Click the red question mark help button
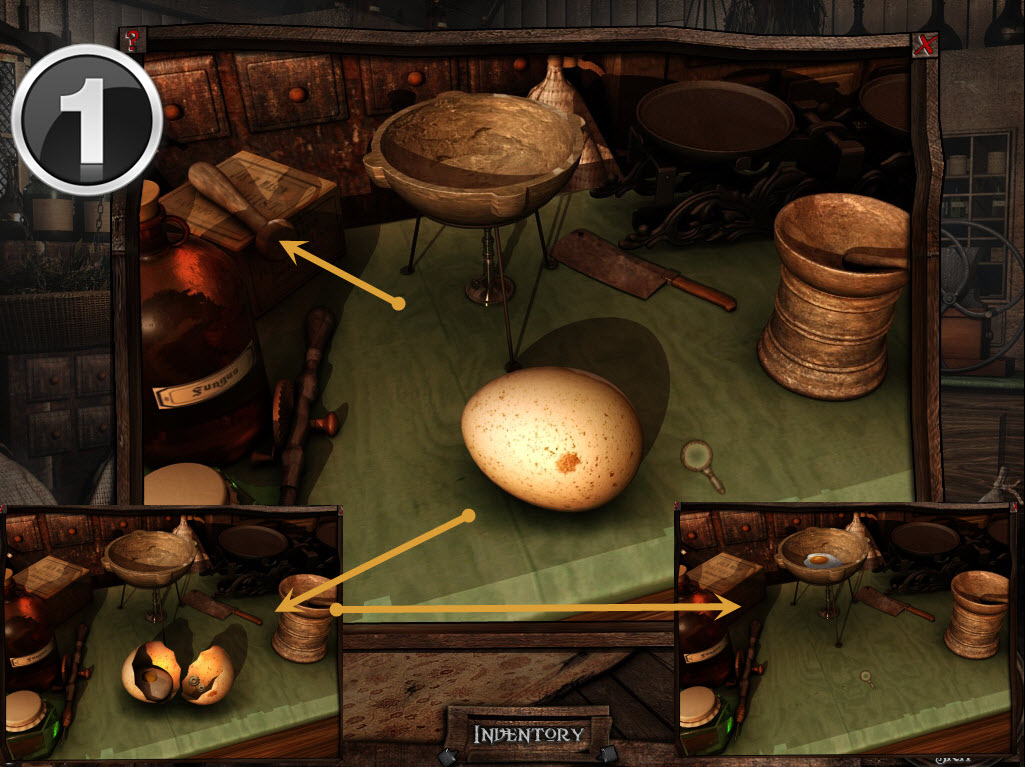 131,40
